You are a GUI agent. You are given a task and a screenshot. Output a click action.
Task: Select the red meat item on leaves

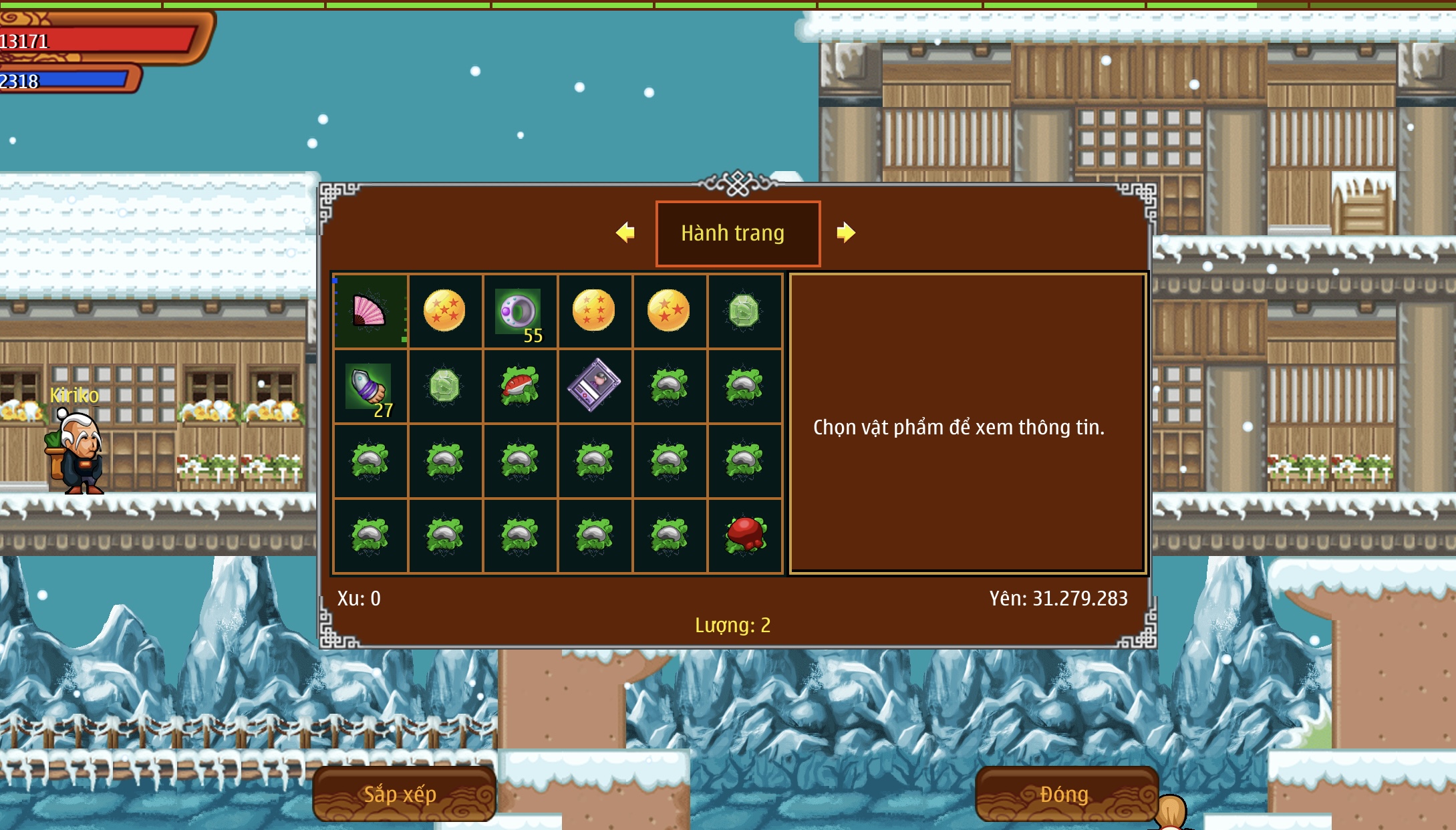tap(744, 535)
